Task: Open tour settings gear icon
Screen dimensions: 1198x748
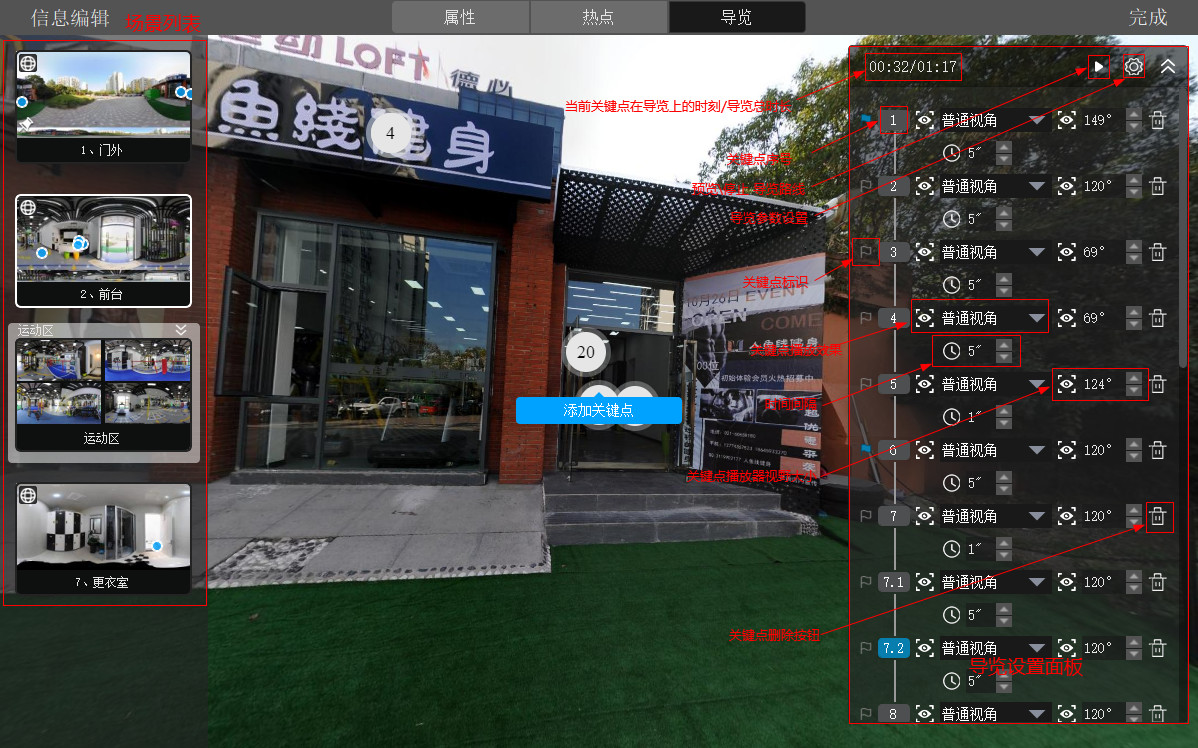Action: tap(1133, 67)
